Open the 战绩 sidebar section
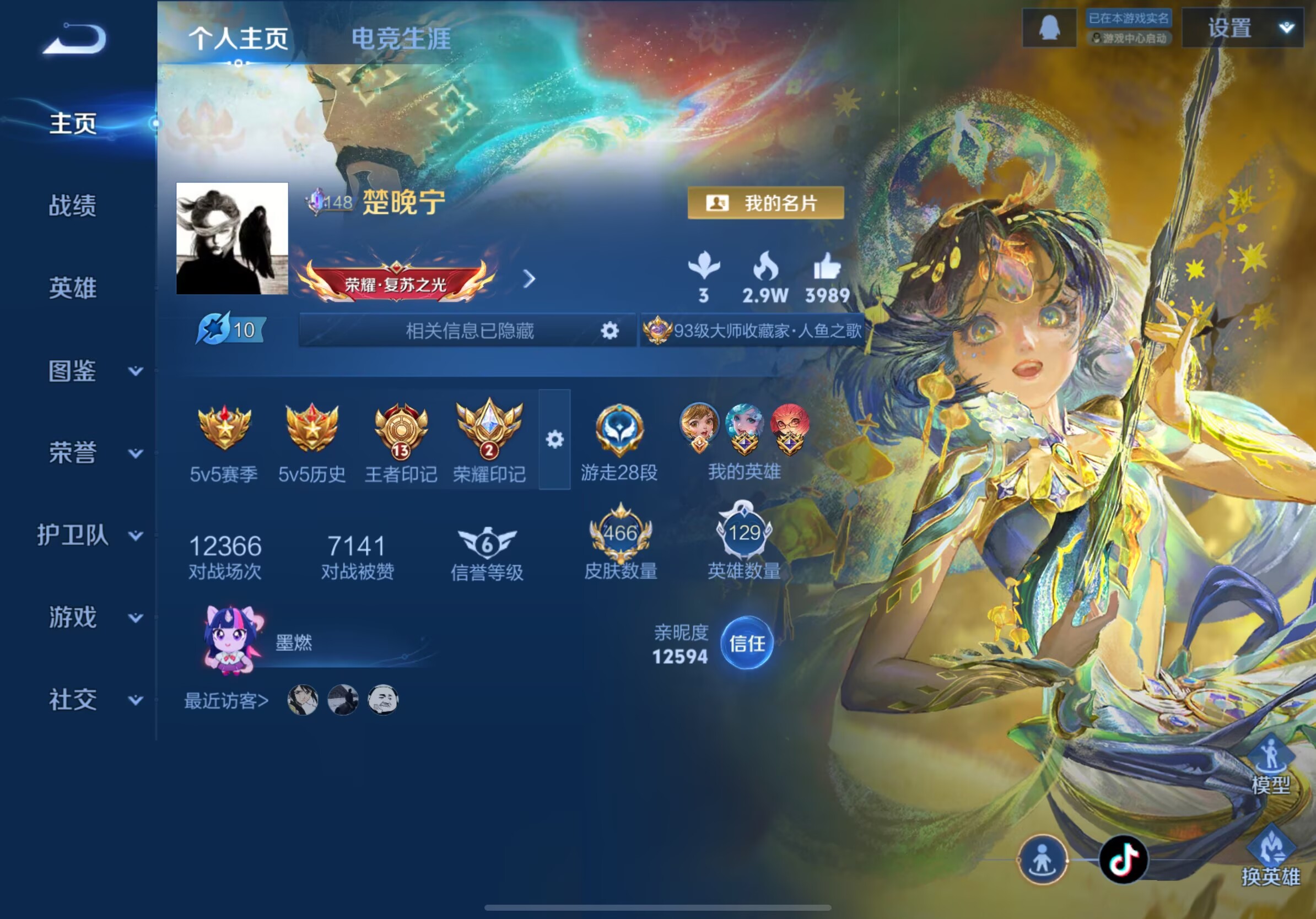The width and height of the screenshot is (1316, 919). (73, 206)
